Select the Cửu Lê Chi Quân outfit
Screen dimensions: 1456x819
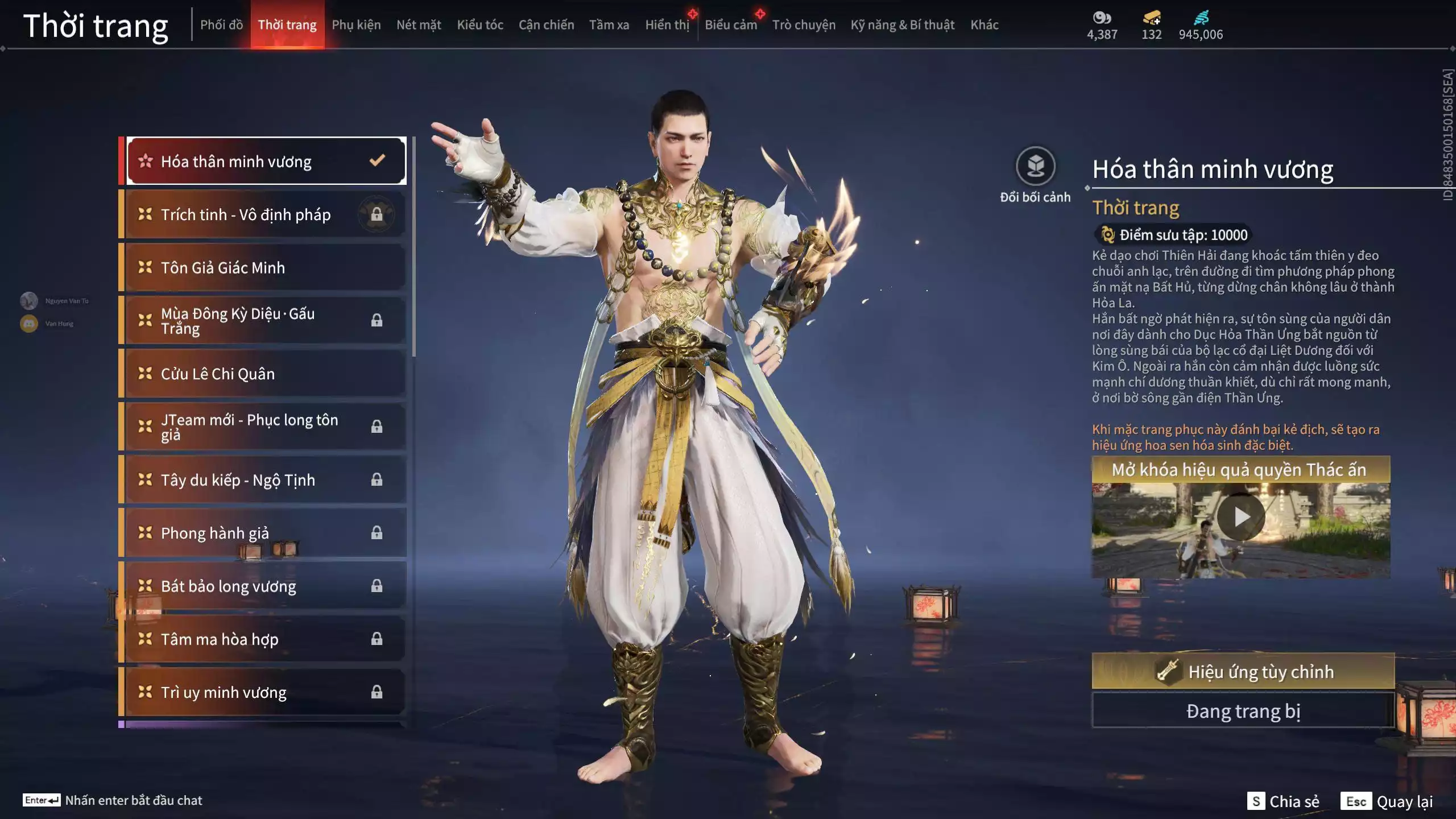265,374
